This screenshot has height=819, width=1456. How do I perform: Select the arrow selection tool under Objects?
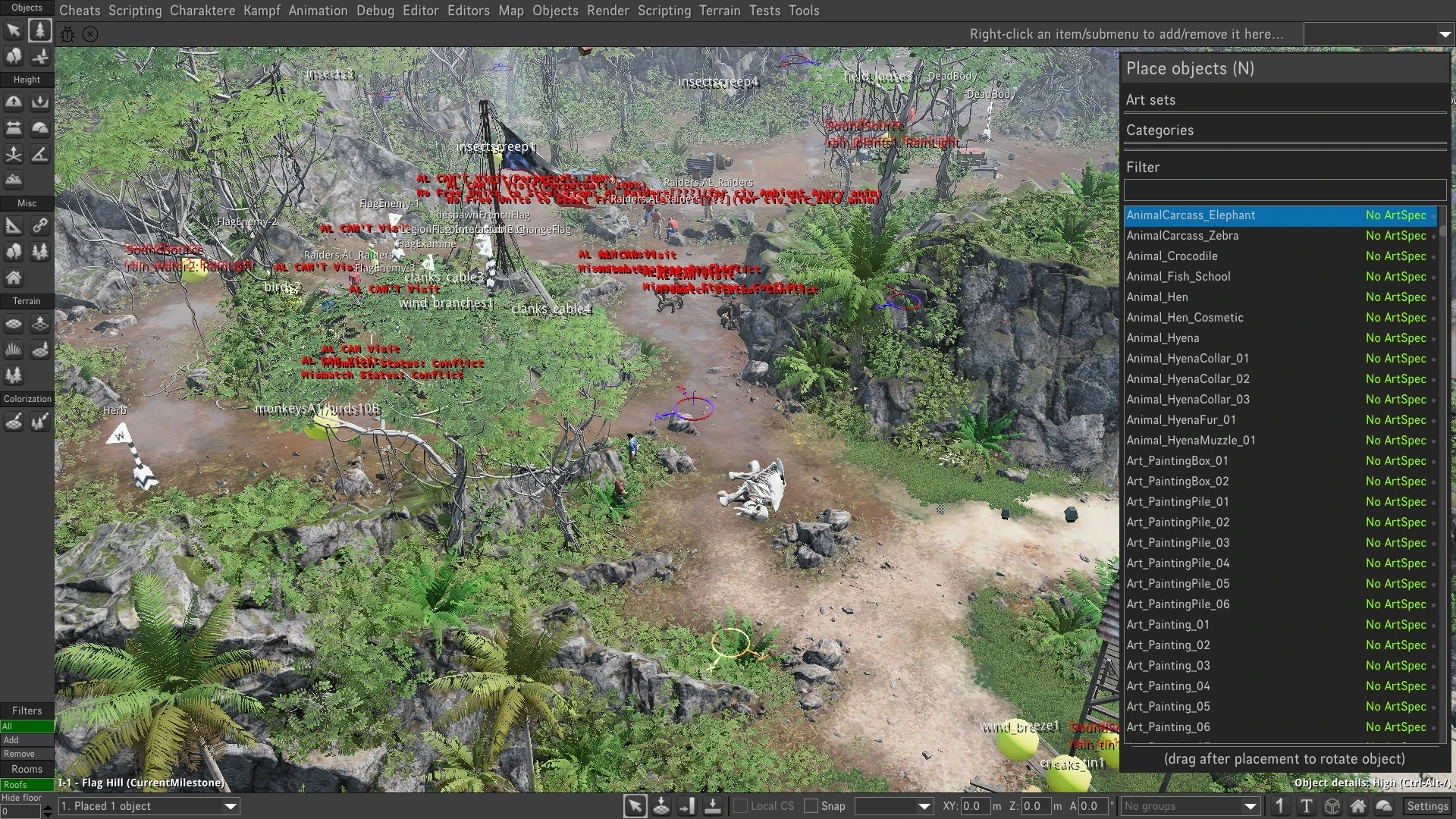(x=13, y=30)
